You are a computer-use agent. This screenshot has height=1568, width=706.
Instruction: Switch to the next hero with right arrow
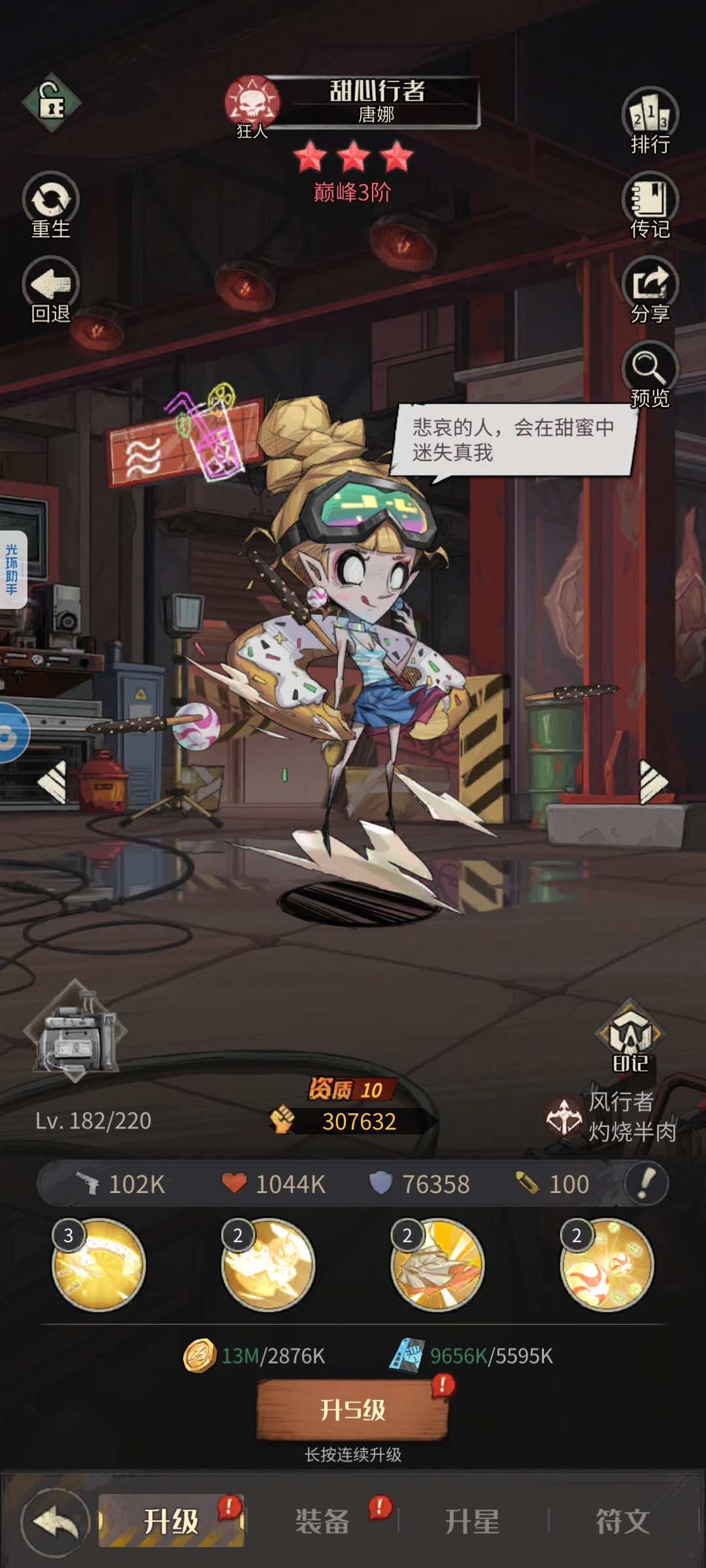652,781
